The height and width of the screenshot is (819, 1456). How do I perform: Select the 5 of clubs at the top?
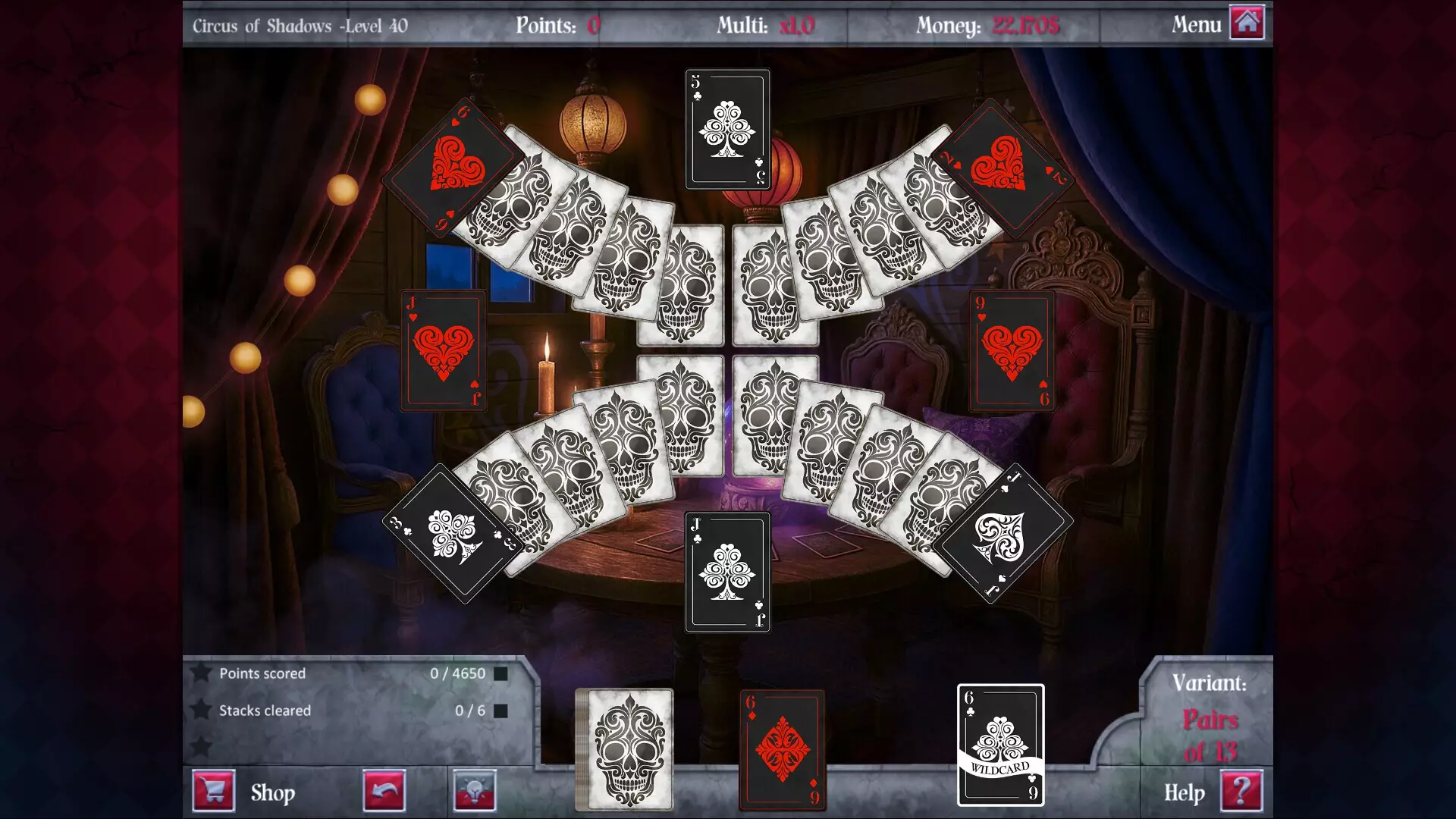pyautogui.click(x=727, y=129)
